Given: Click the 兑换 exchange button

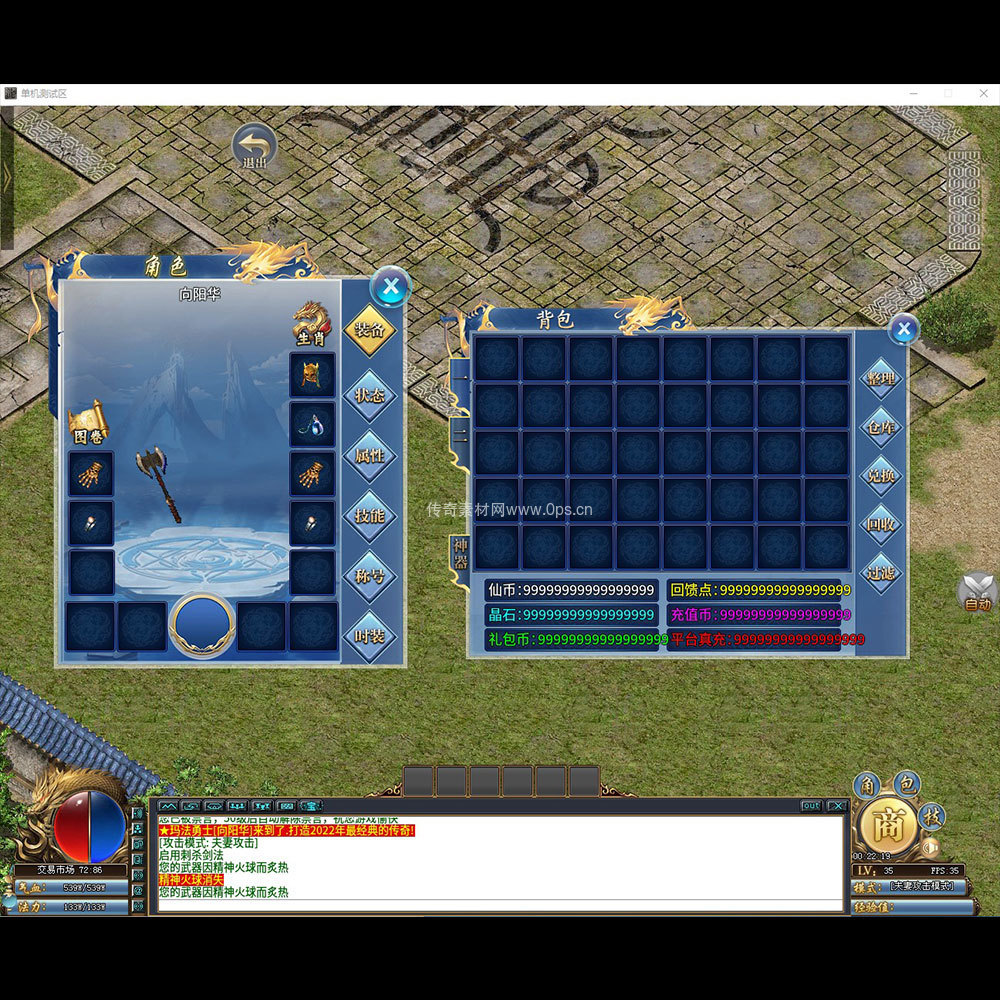Looking at the screenshot, I should click(881, 476).
